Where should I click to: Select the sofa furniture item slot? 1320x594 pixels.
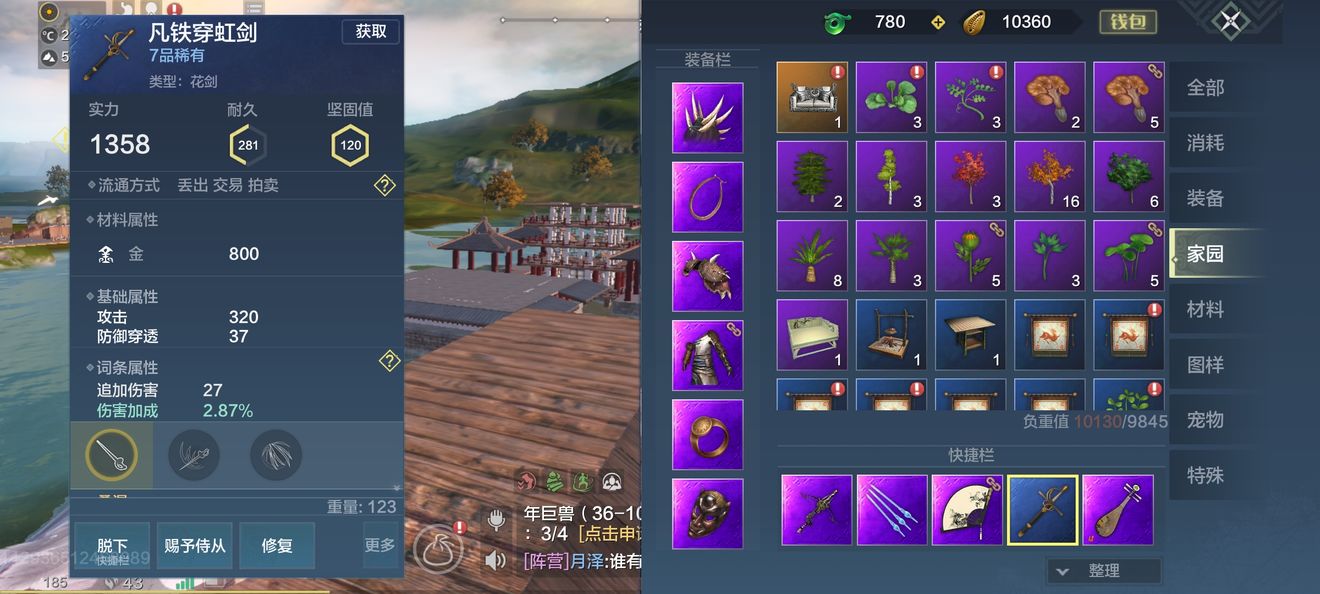point(812,97)
